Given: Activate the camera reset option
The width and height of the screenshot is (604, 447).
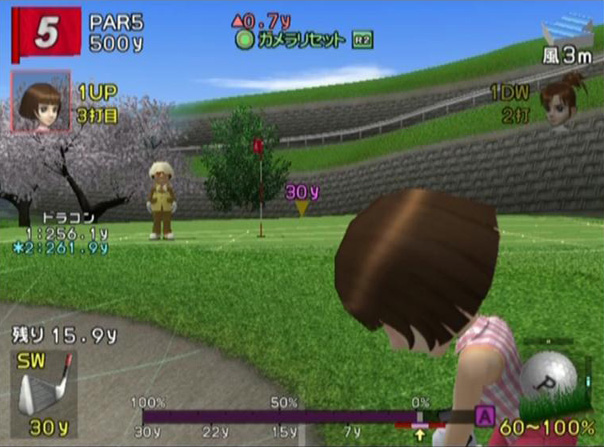Looking at the screenshot, I should pos(291,40).
